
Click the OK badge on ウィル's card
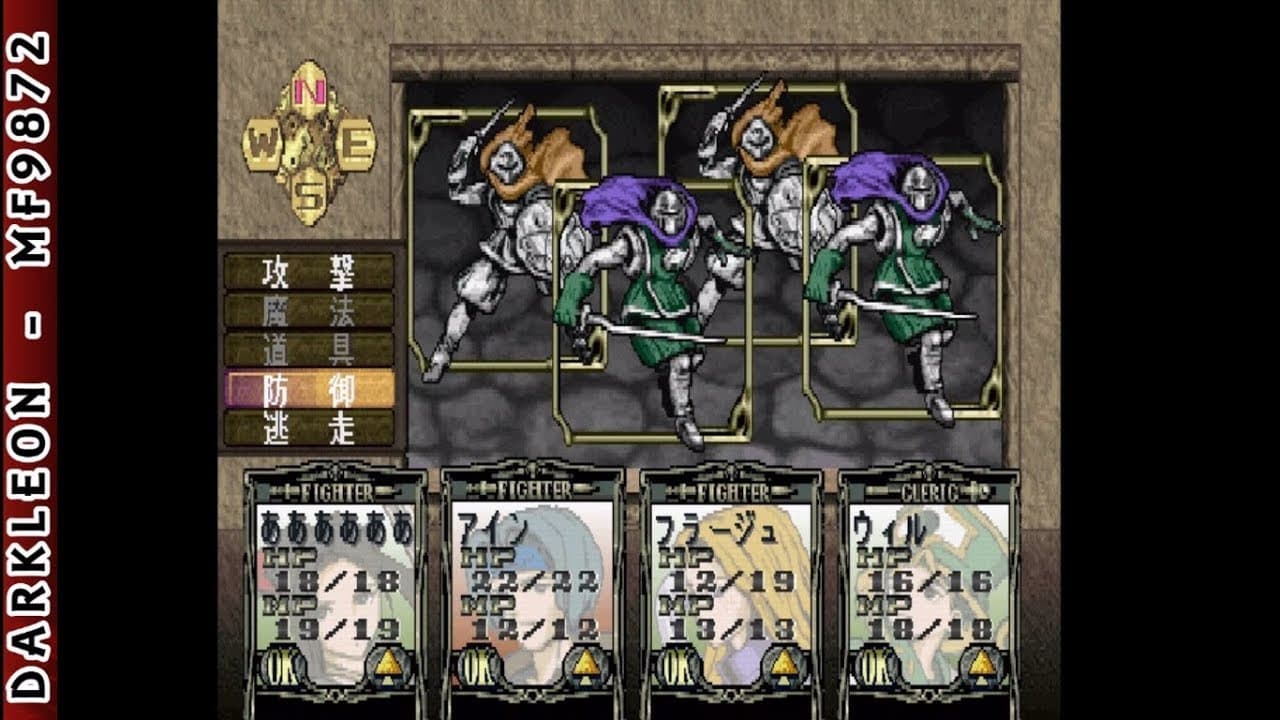873,664
